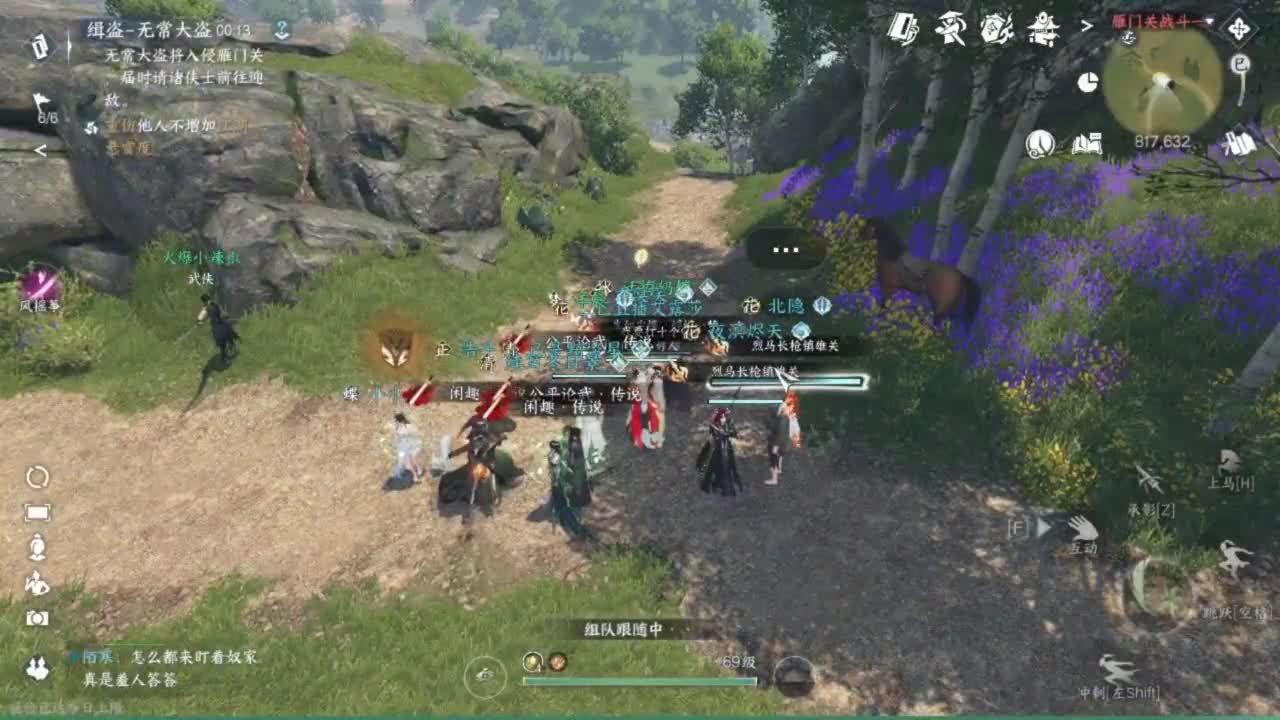
Task: Click the gesture emote icon on left sidebar
Action: 37,580
